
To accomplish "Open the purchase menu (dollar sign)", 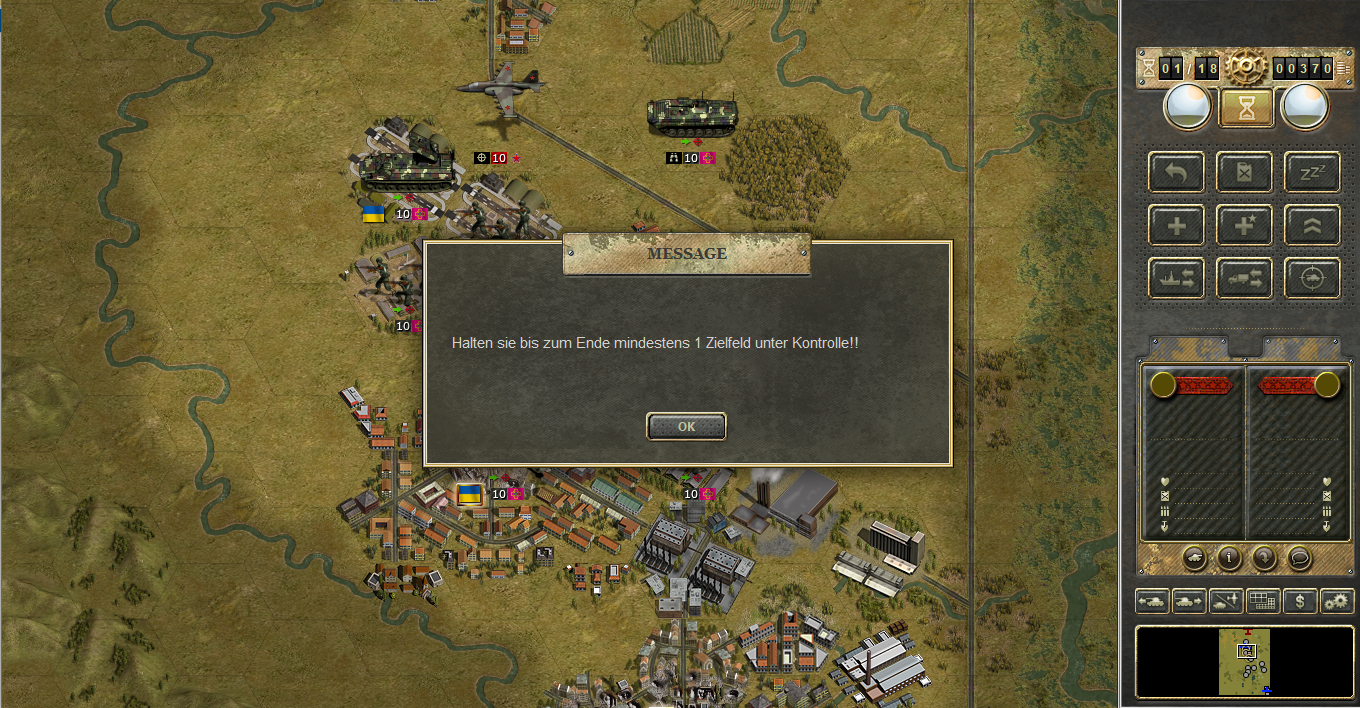I will pos(1299,601).
